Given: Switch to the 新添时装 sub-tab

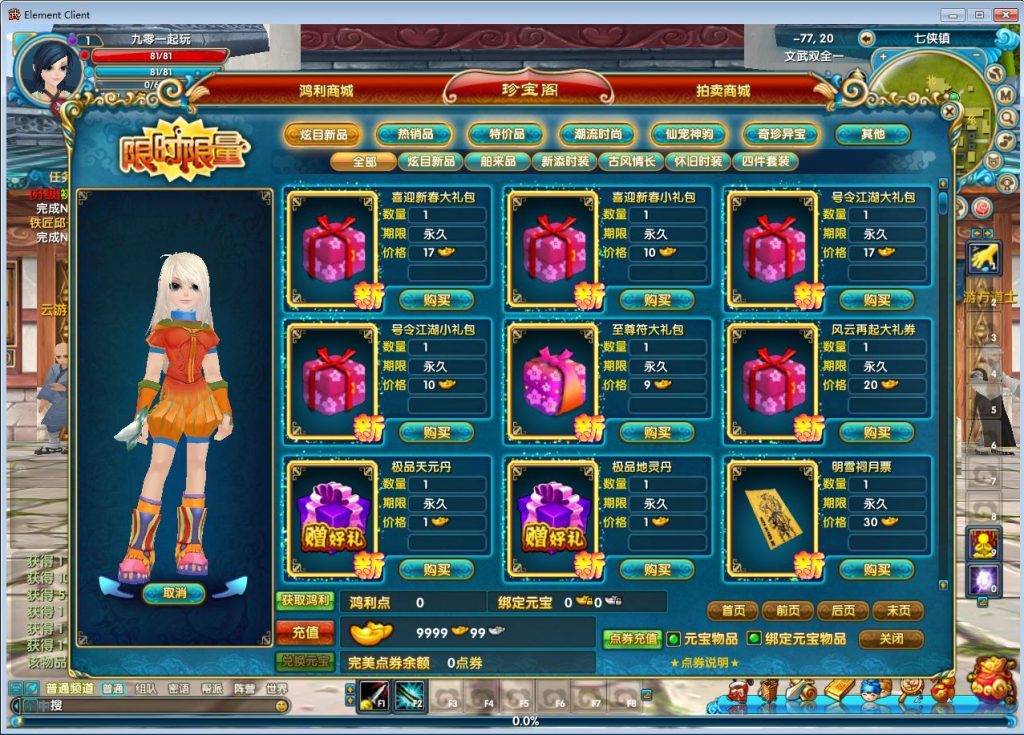Looking at the screenshot, I should tap(566, 161).
